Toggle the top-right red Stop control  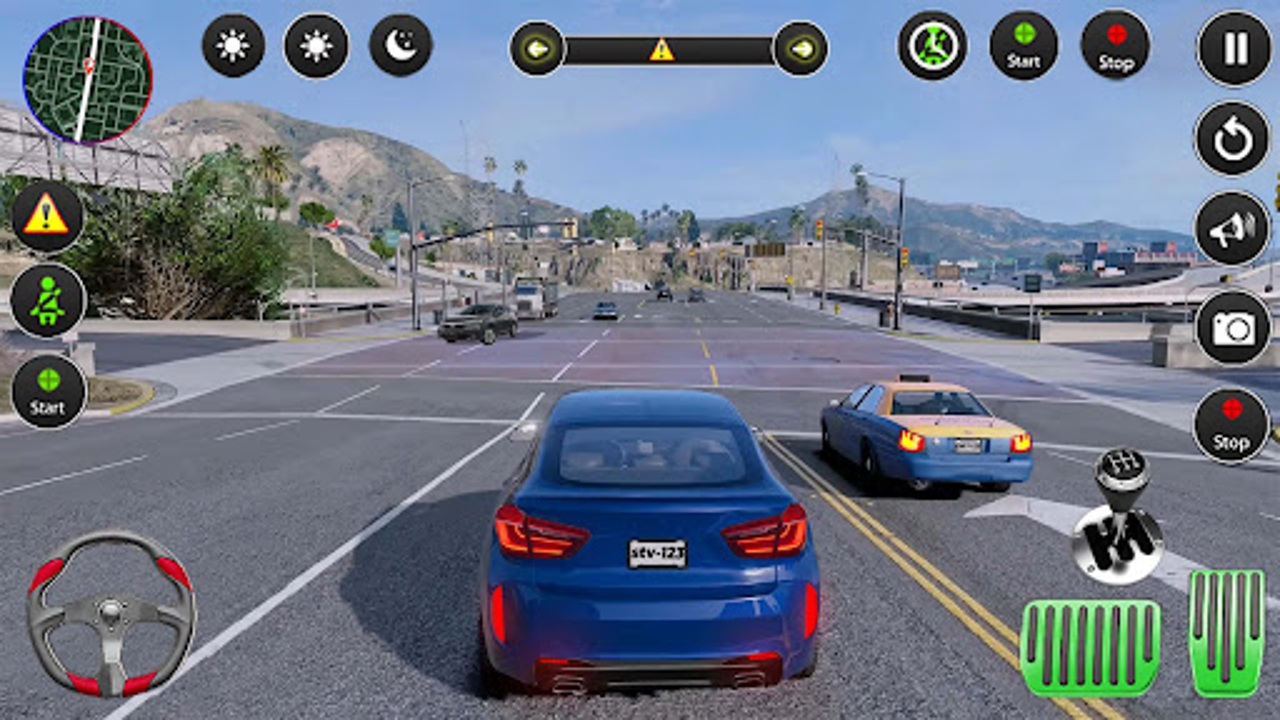[x=1115, y=45]
